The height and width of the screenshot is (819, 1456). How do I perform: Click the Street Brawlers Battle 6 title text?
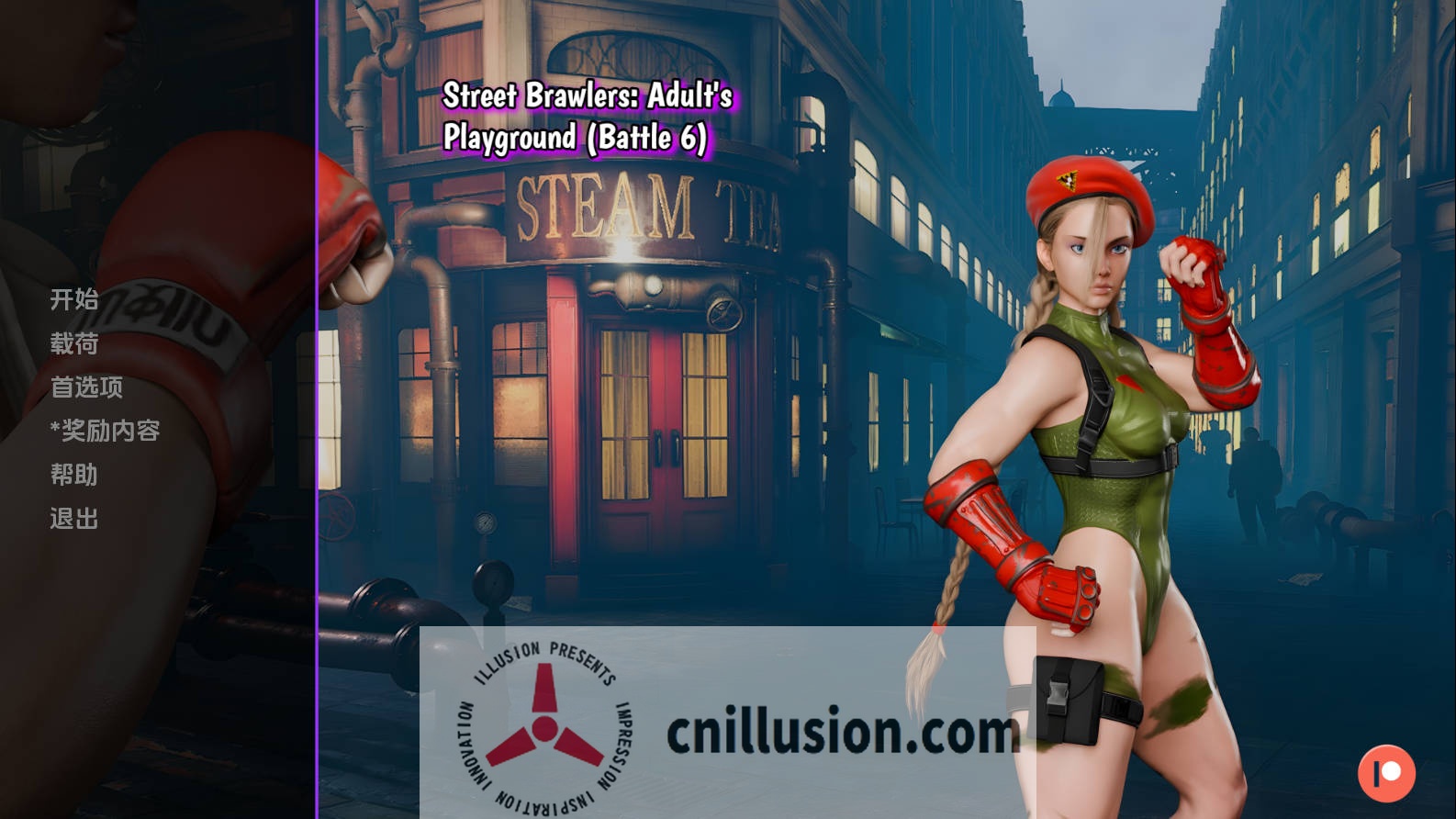pos(593,117)
